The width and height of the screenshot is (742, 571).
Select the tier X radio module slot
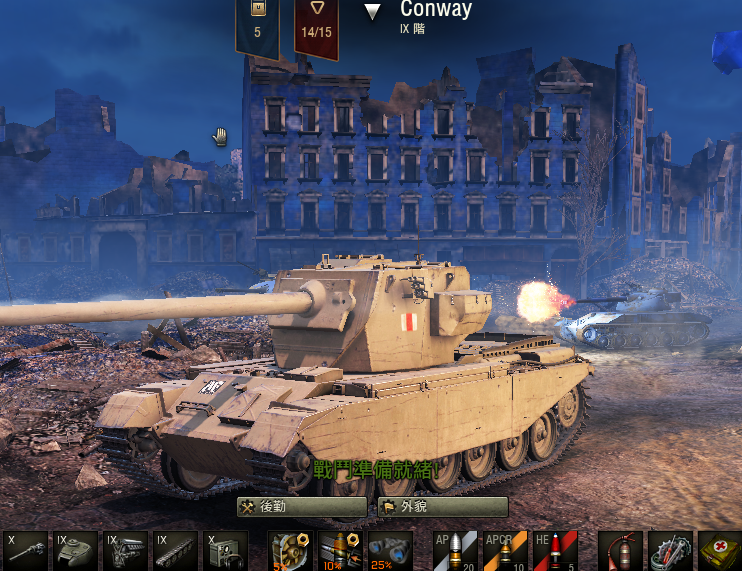click(x=225, y=551)
